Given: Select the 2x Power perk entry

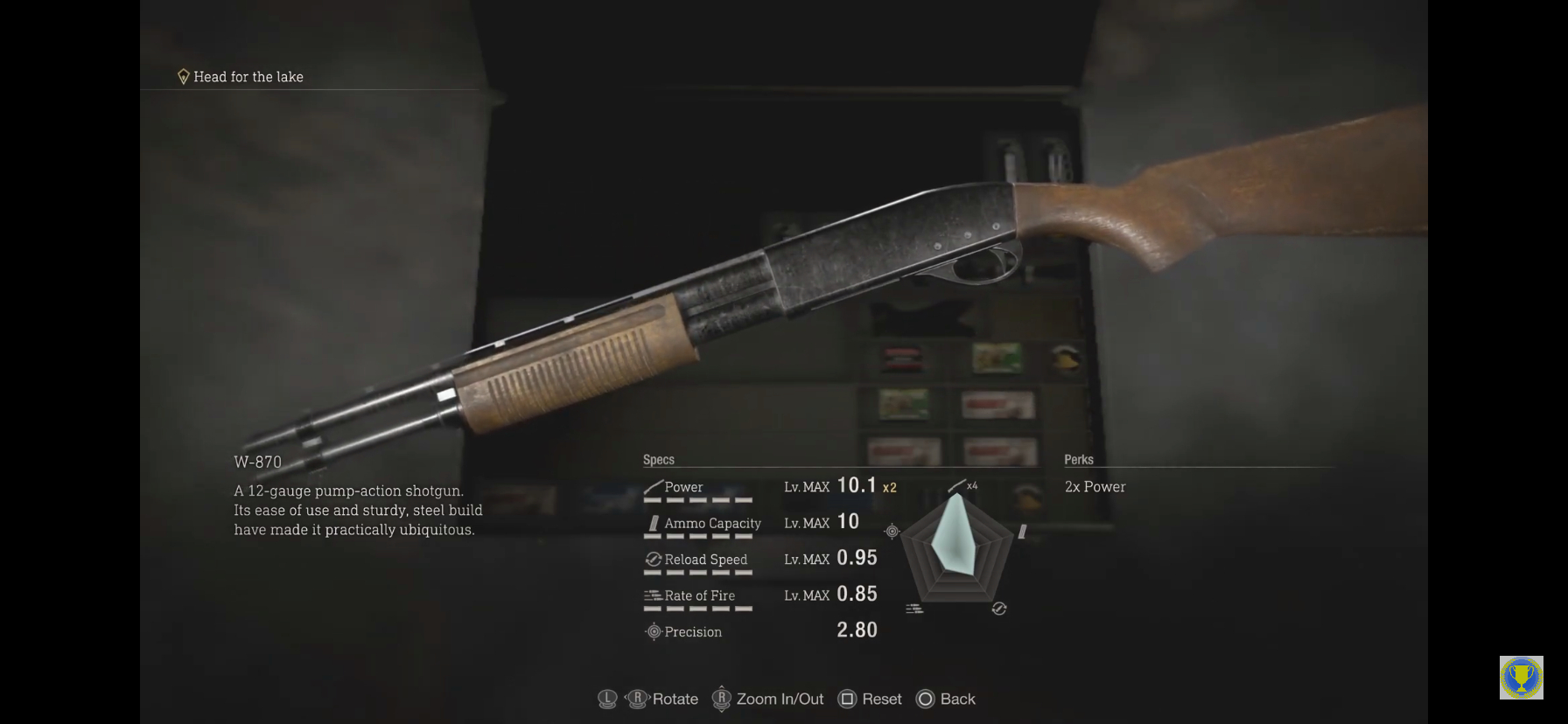Looking at the screenshot, I should point(1095,487).
